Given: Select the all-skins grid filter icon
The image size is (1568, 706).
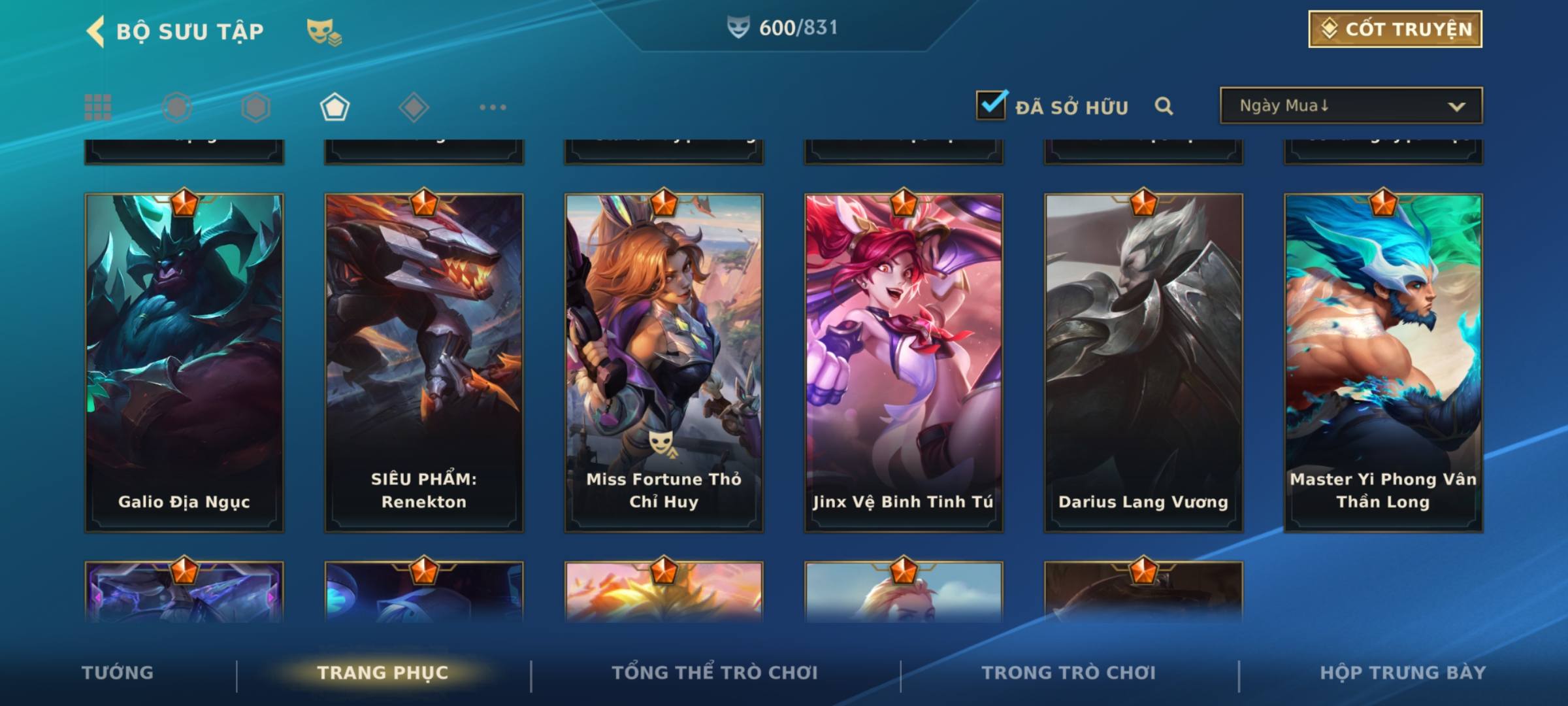Looking at the screenshot, I should click(98, 107).
